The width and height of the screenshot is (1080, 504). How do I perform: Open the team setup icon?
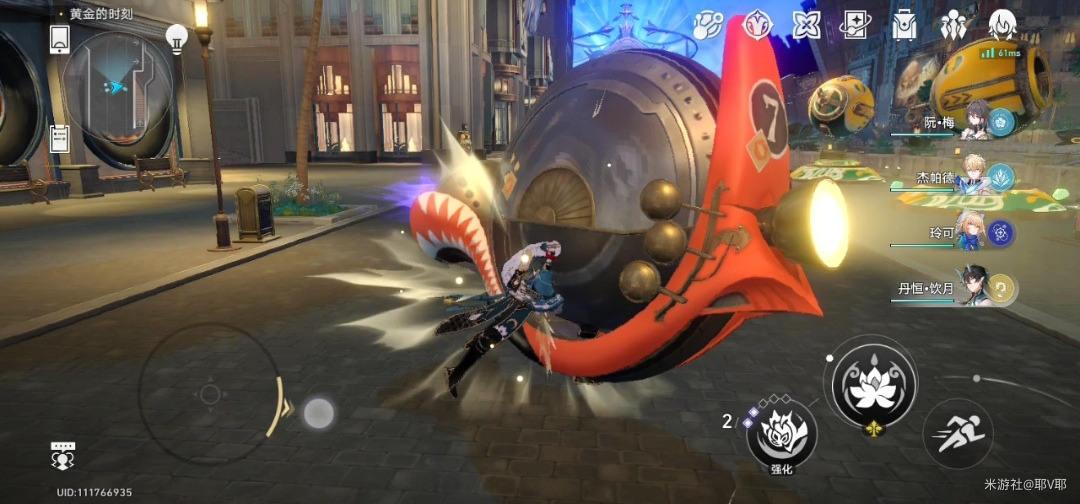(953, 24)
